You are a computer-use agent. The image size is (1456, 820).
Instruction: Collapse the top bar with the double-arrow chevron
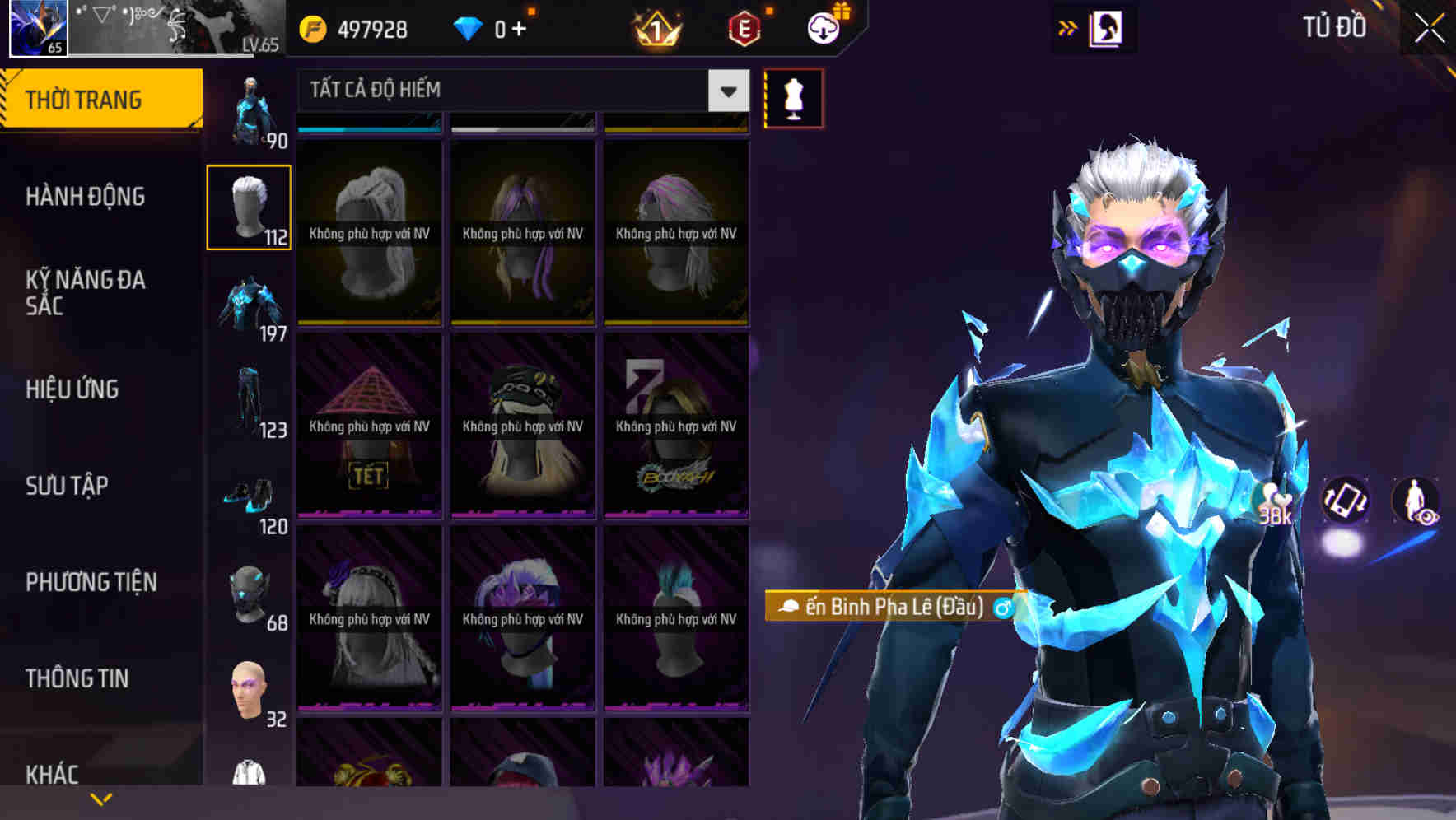(1068, 27)
